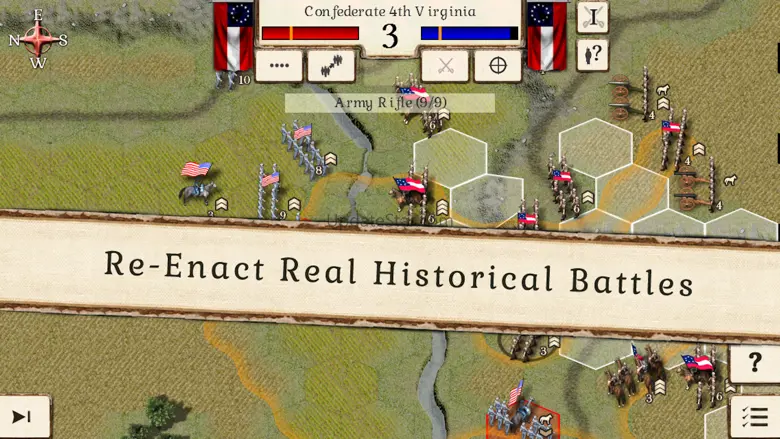Screen dimensions: 780x439
Task: Activate the crosshair fire button
Action: (497, 66)
